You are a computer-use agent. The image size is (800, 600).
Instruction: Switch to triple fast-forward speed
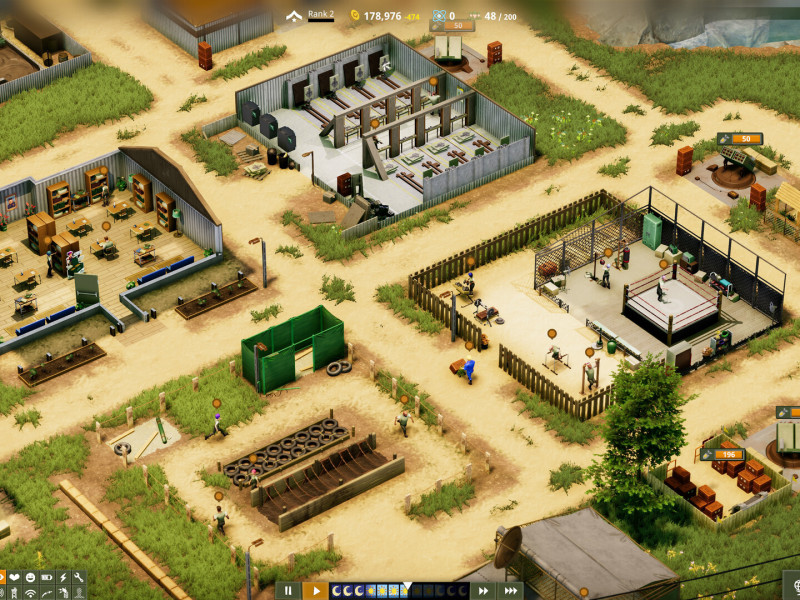pyautogui.click(x=510, y=591)
